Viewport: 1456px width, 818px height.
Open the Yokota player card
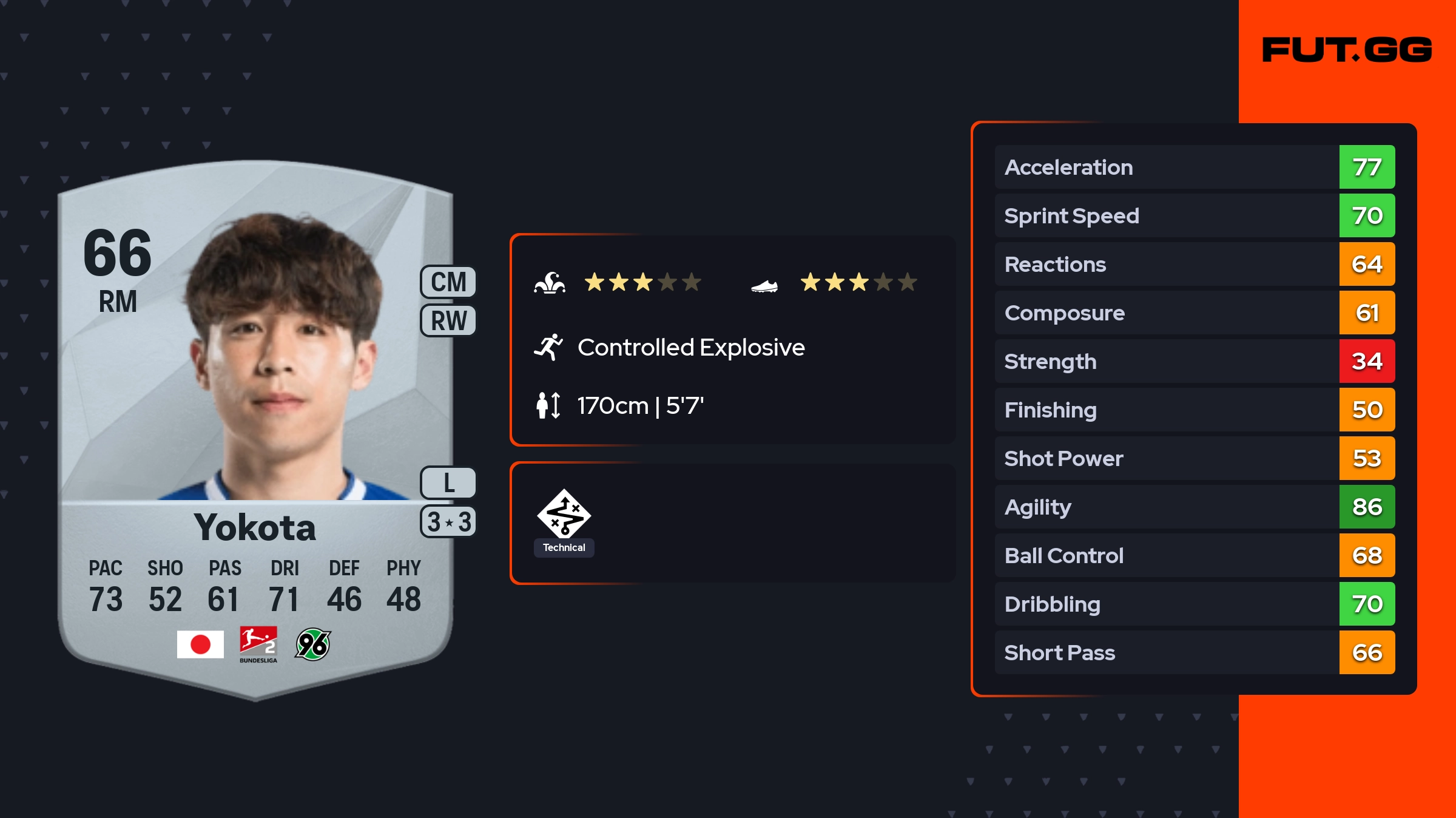[x=255, y=425]
